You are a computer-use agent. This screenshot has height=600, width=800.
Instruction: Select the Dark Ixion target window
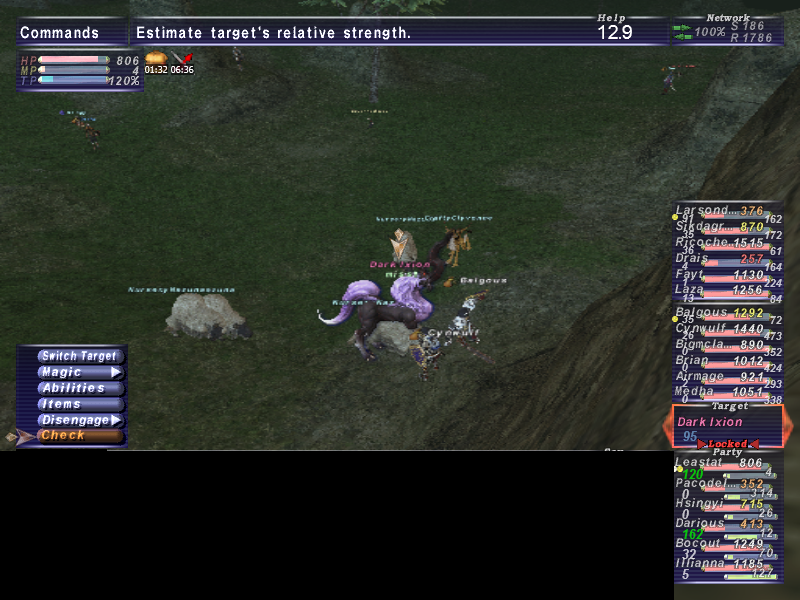pyautogui.click(x=726, y=427)
